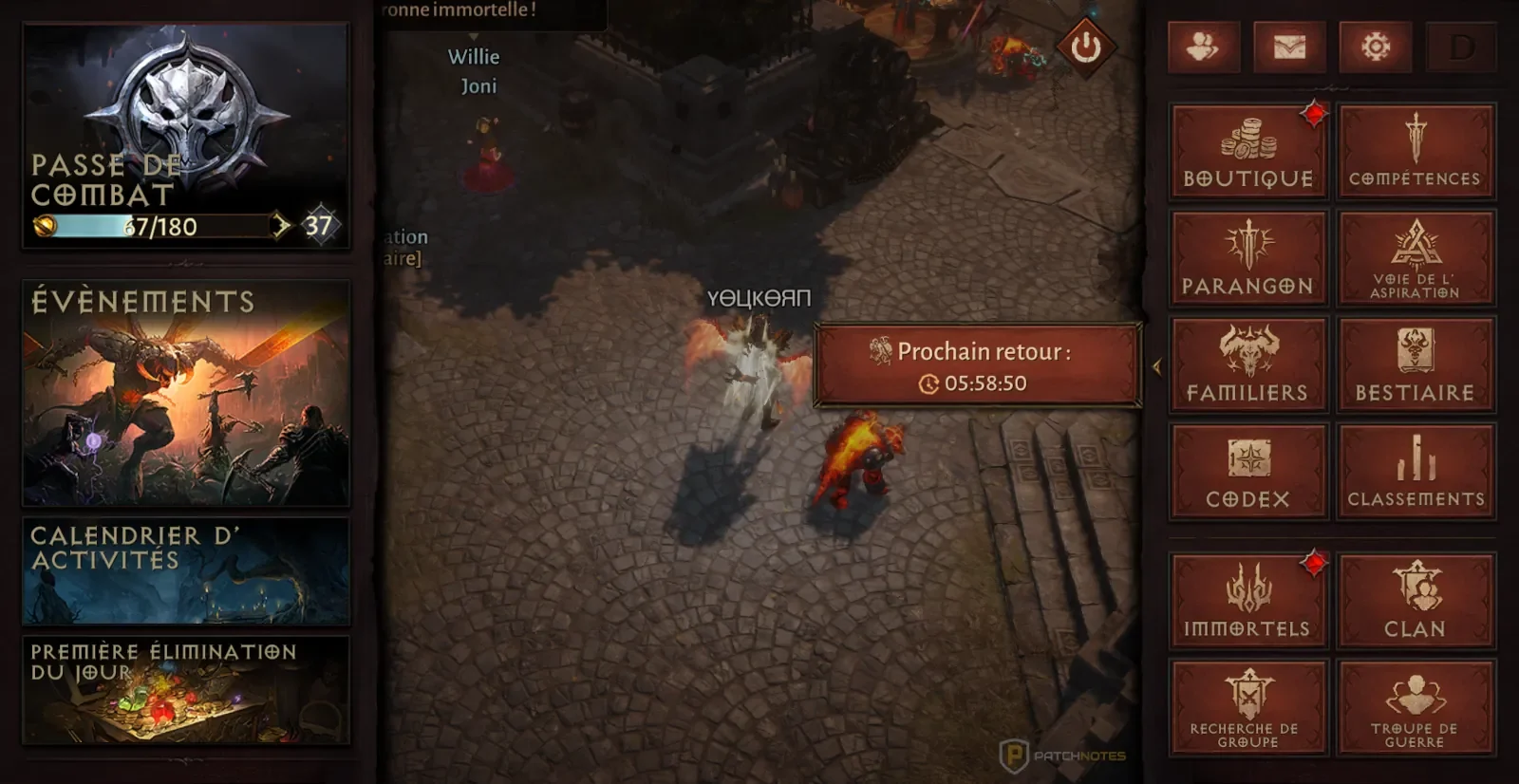This screenshot has width=1519, height=784.
Task: Open the Évènements banner
Action: [x=186, y=393]
